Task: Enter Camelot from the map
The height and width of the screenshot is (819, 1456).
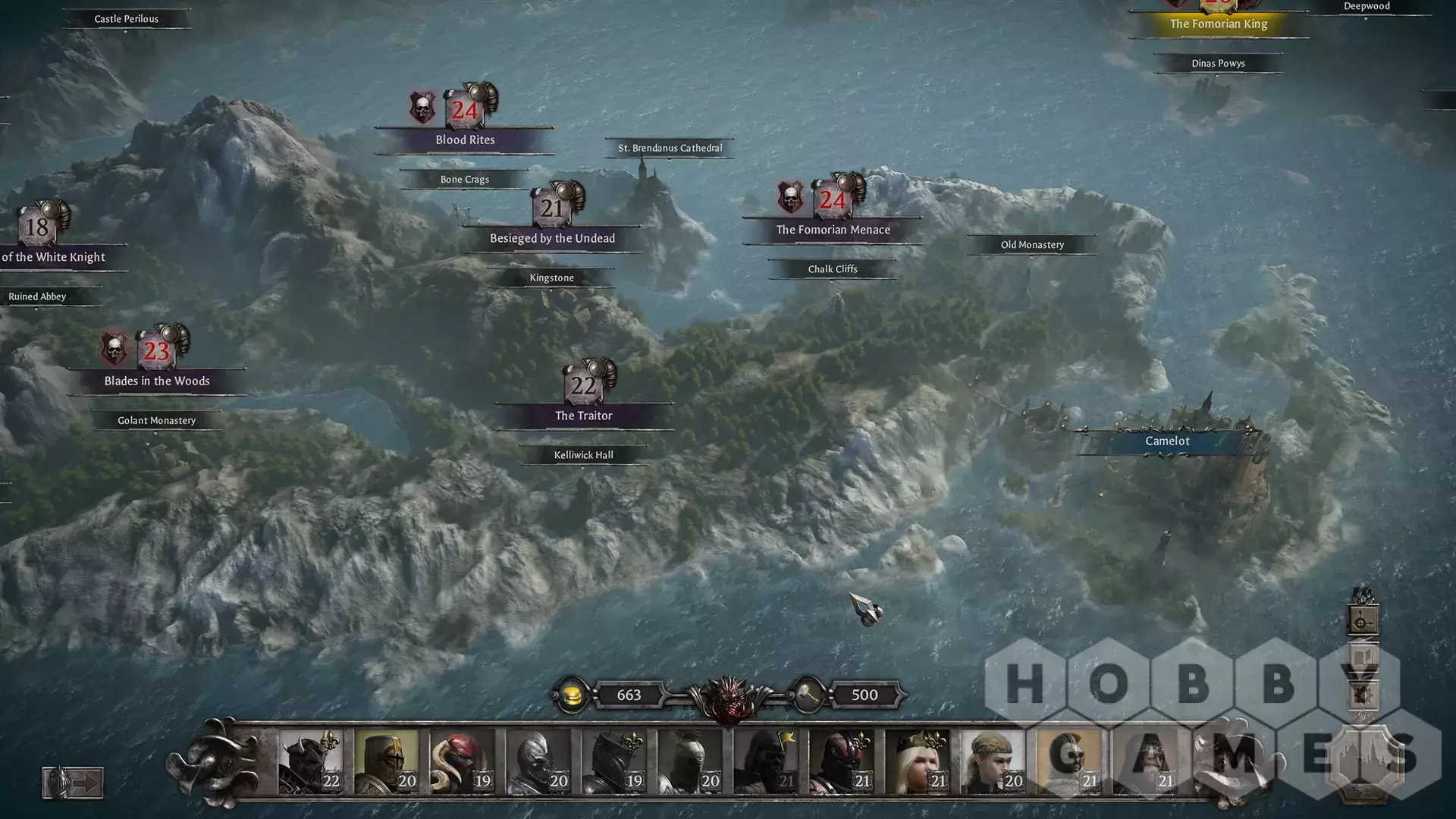Action: coord(1167,441)
